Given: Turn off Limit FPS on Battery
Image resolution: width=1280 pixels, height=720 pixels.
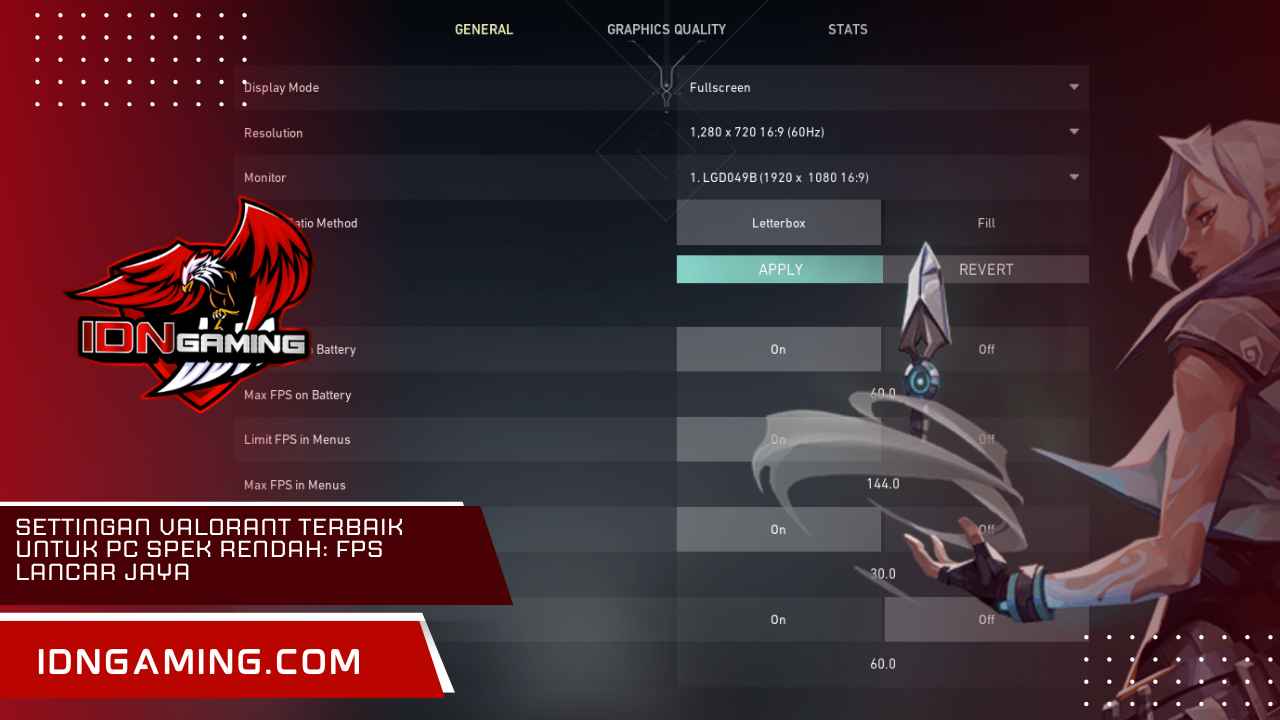Looking at the screenshot, I should [x=986, y=349].
